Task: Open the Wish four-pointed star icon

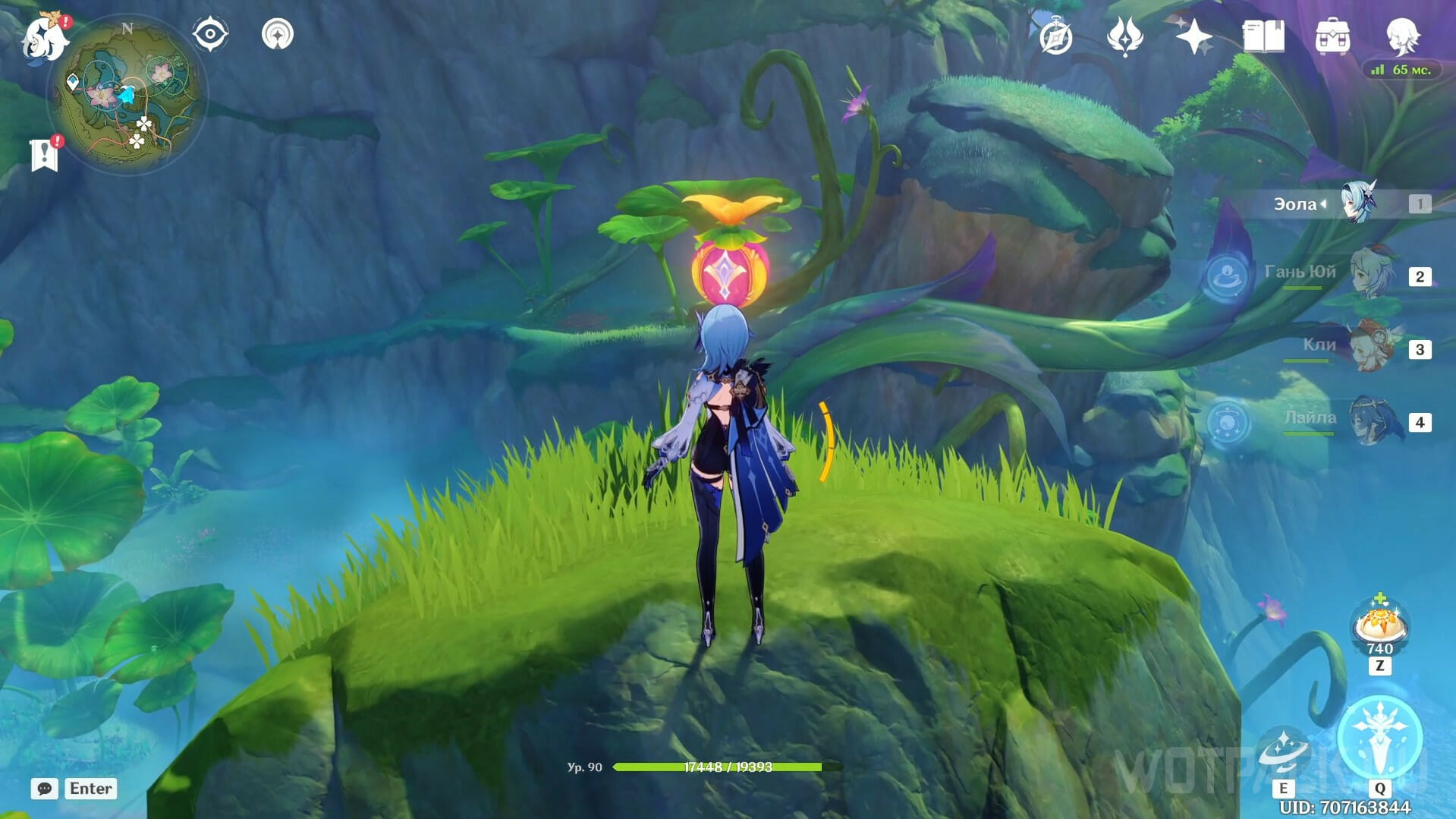Action: [1193, 36]
